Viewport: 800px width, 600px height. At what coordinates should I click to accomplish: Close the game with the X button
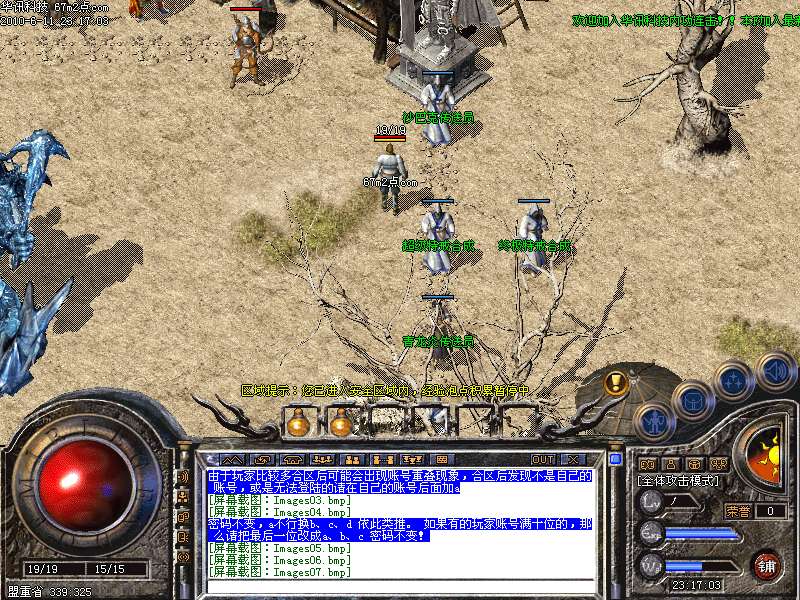point(572,459)
